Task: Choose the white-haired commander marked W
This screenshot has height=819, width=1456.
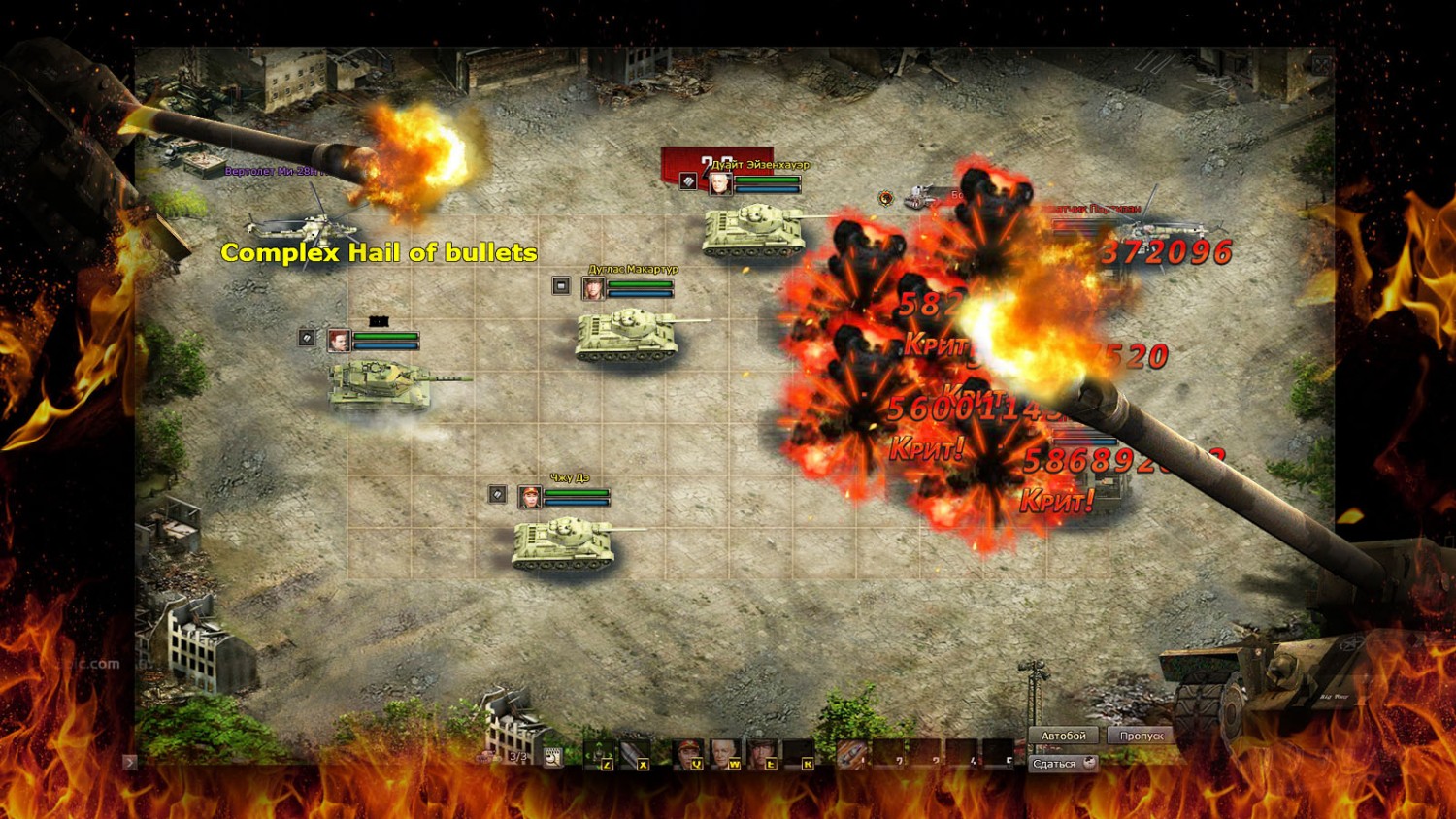Action: (725, 754)
